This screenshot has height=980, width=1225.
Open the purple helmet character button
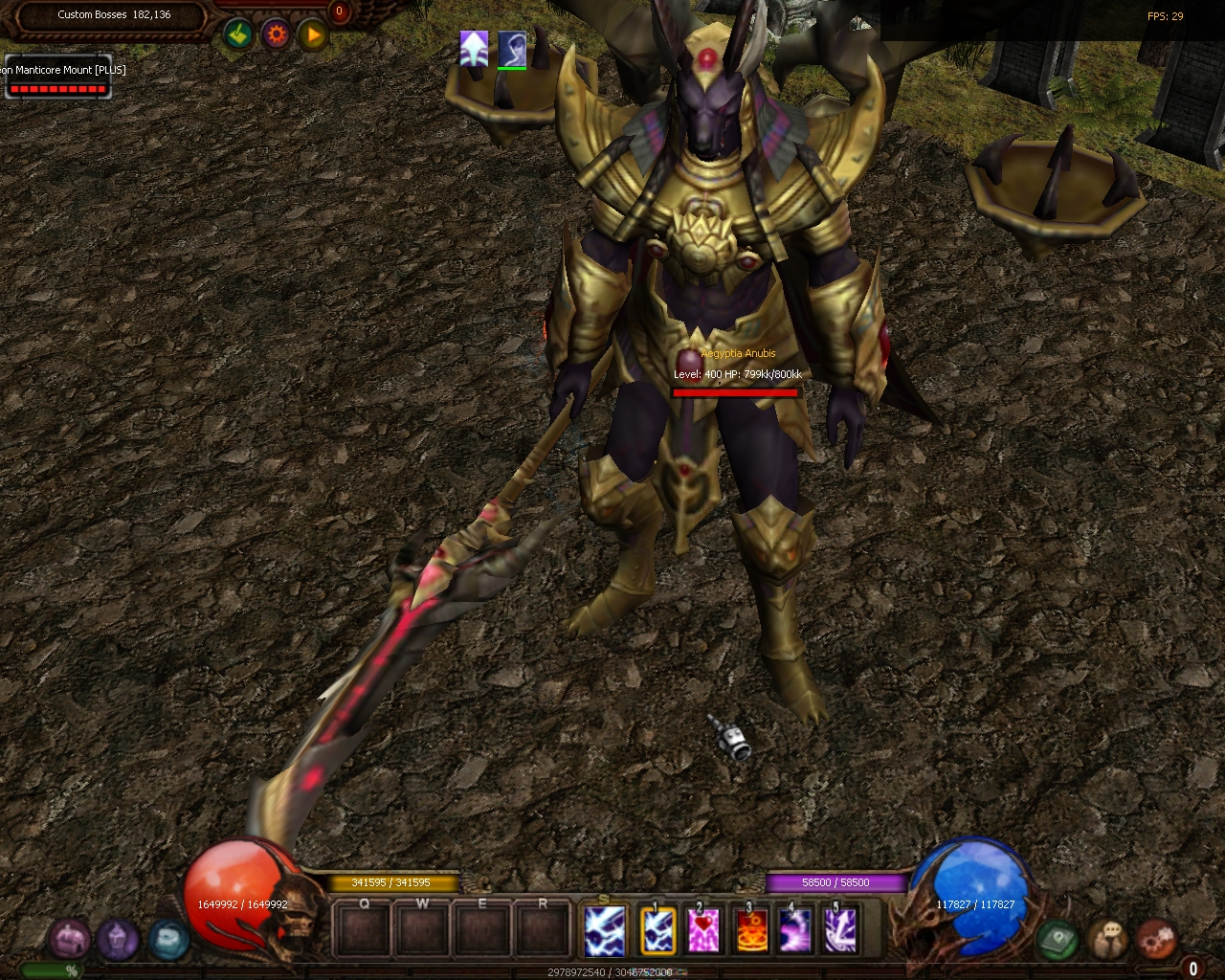point(118,939)
